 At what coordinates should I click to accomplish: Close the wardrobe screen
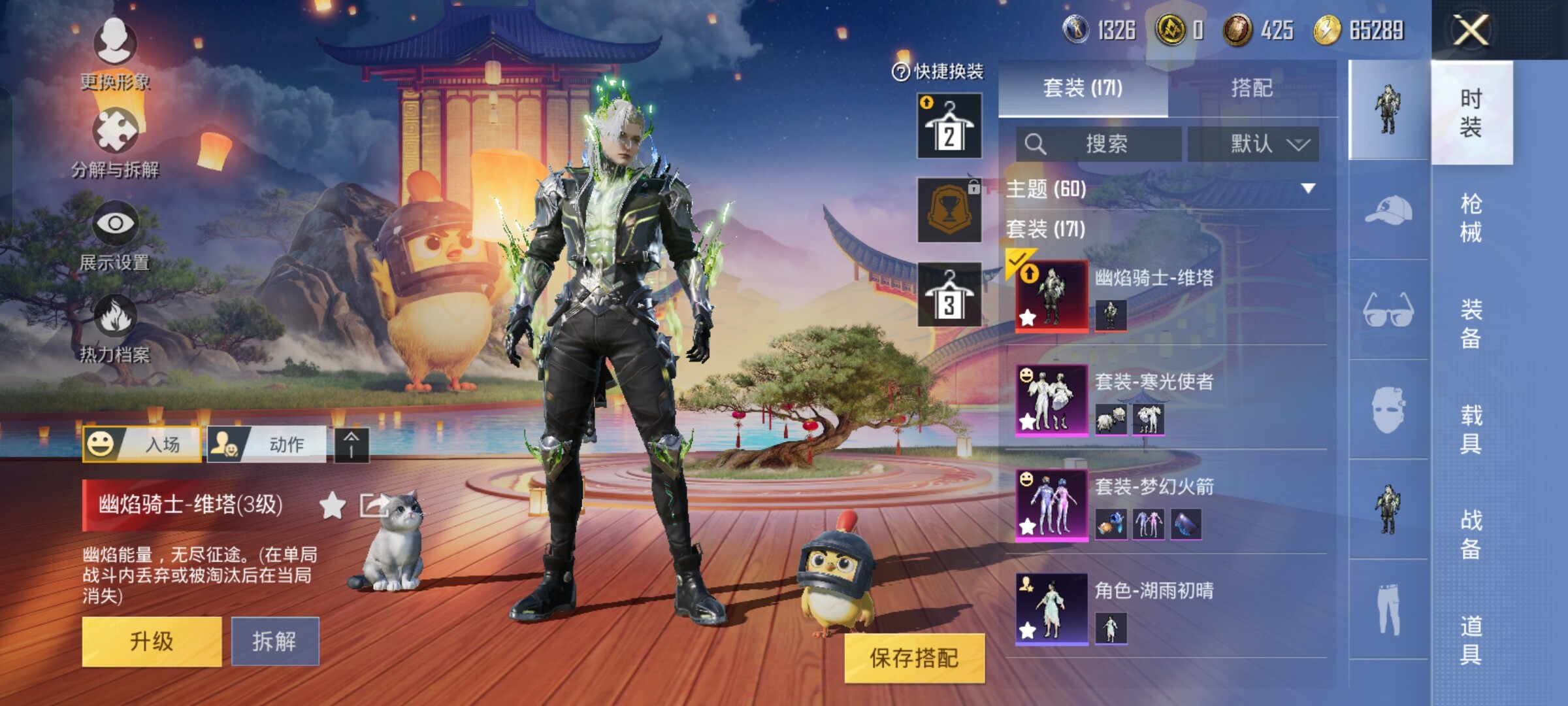1471,30
